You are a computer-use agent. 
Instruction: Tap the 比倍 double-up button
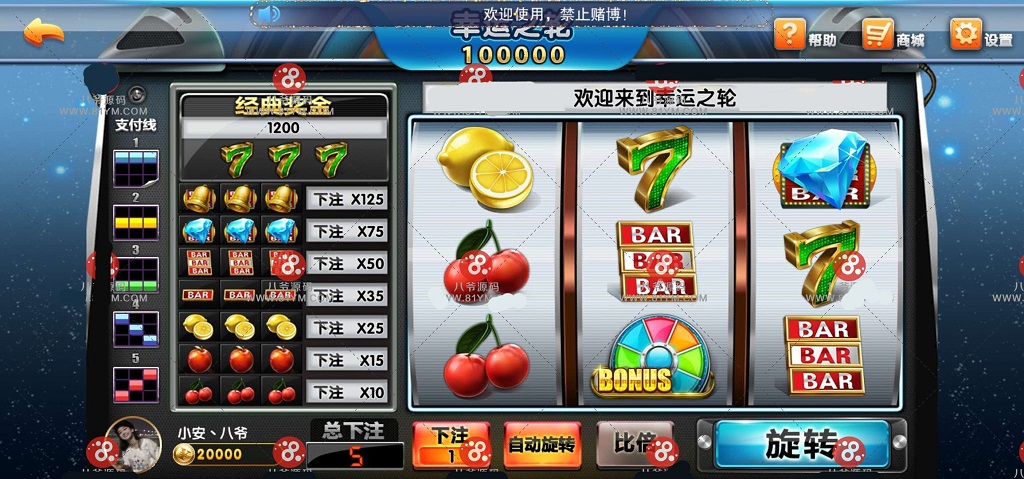(x=634, y=443)
